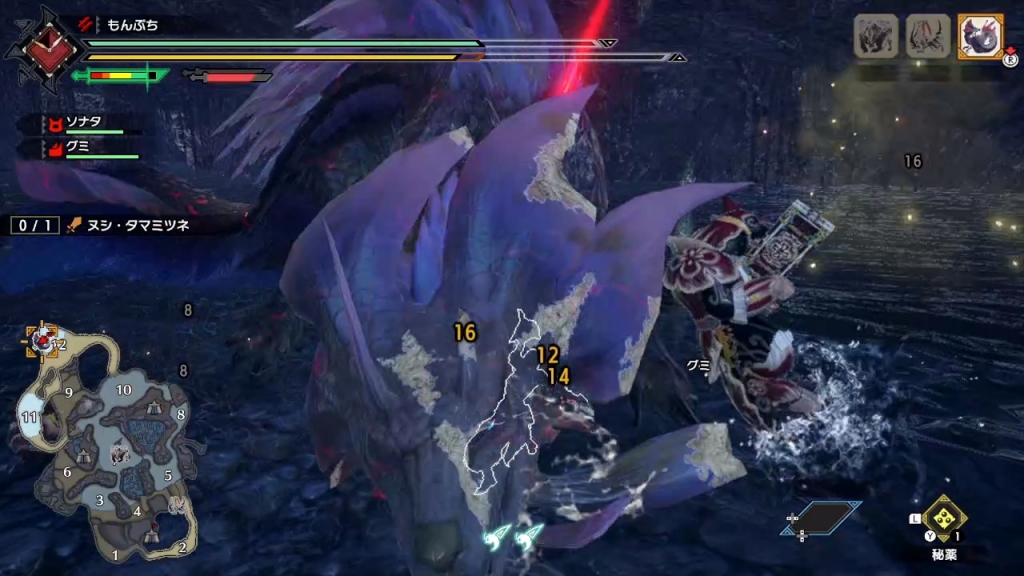The image size is (1024, 576).
Task: Click the first greyed-out monster icon
Action: [874, 36]
